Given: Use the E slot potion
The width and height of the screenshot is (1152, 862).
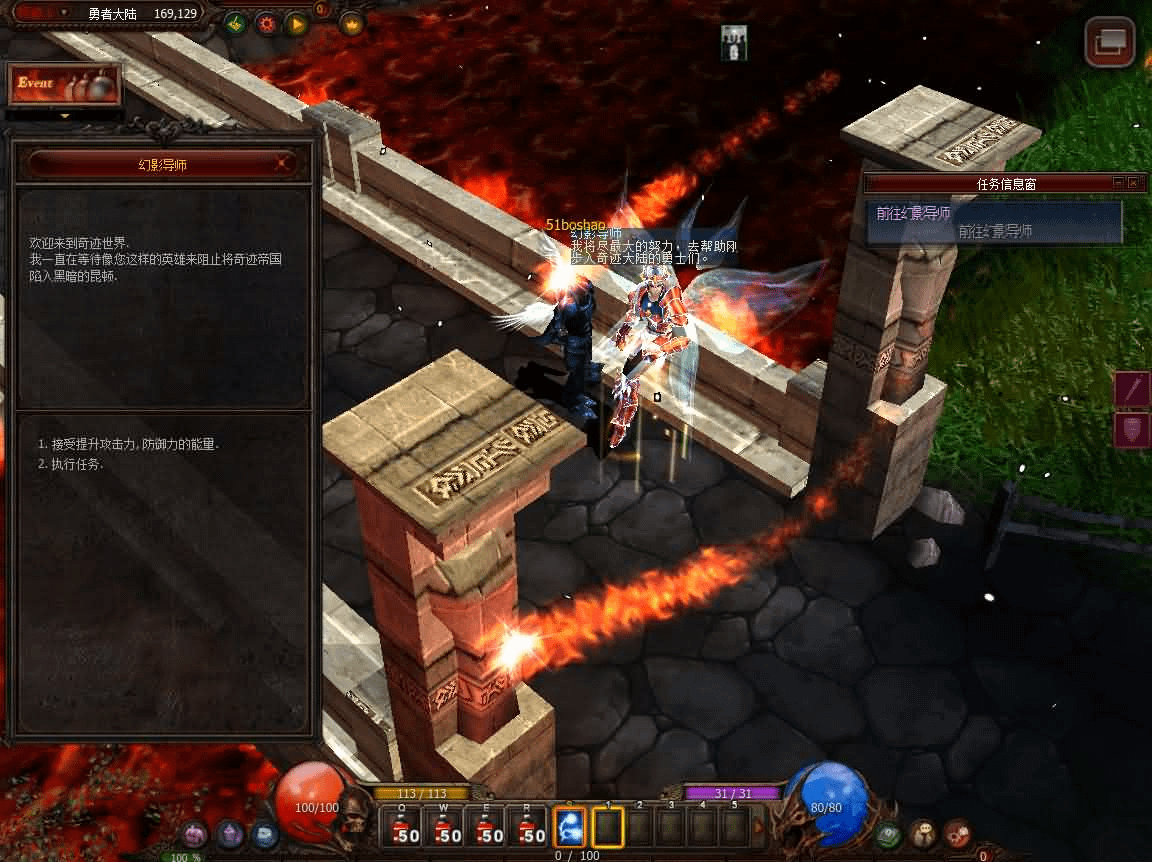Looking at the screenshot, I should [x=487, y=828].
